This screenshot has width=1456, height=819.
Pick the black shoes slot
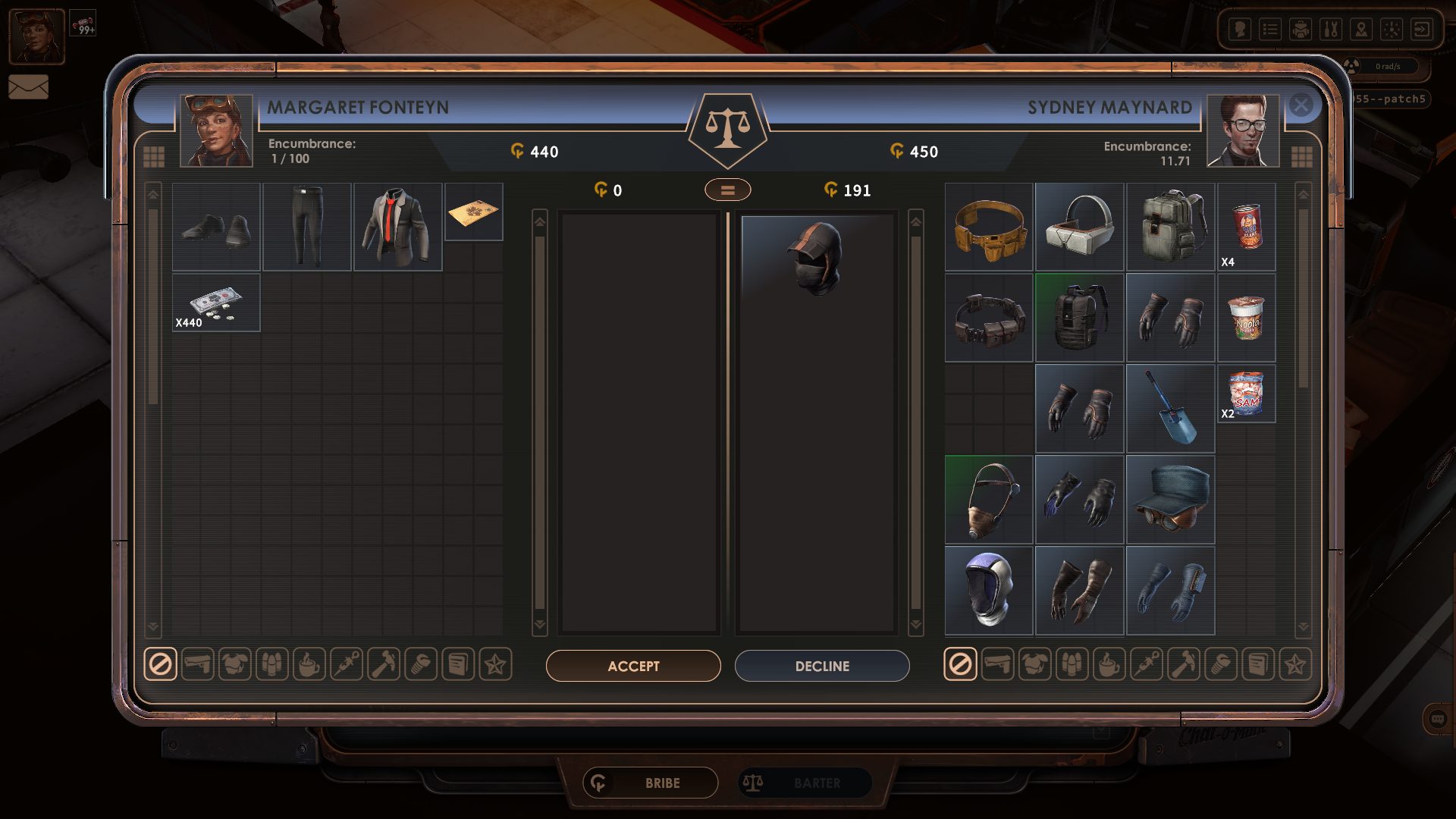pos(216,227)
